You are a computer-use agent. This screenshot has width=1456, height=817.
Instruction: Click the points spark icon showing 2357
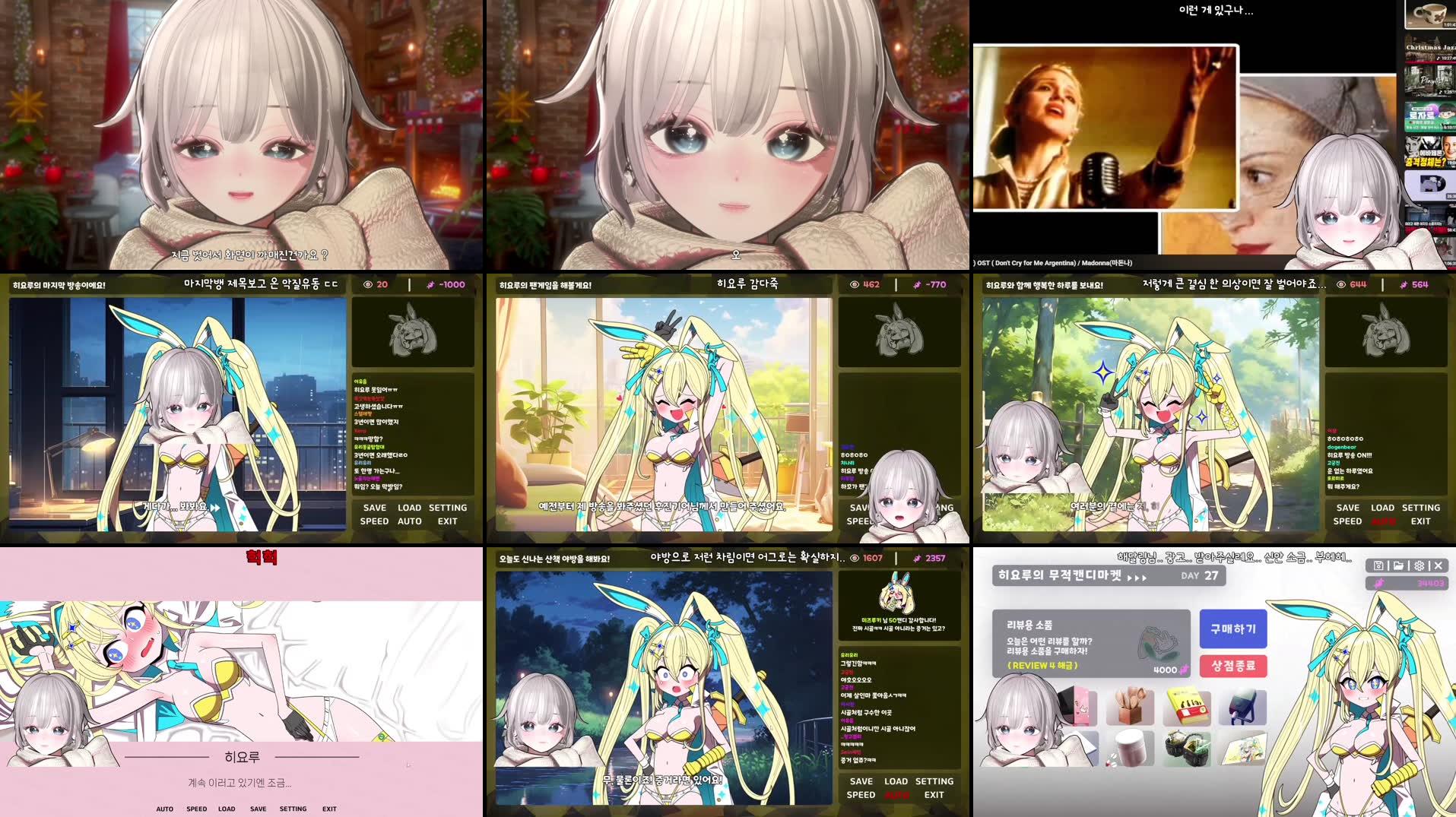pyautogui.click(x=917, y=557)
